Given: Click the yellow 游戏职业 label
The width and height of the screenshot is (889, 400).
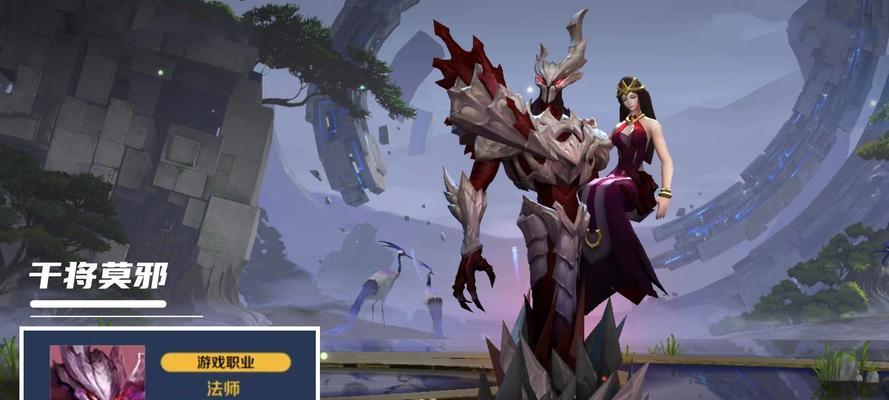Looking at the screenshot, I should coord(226,361).
